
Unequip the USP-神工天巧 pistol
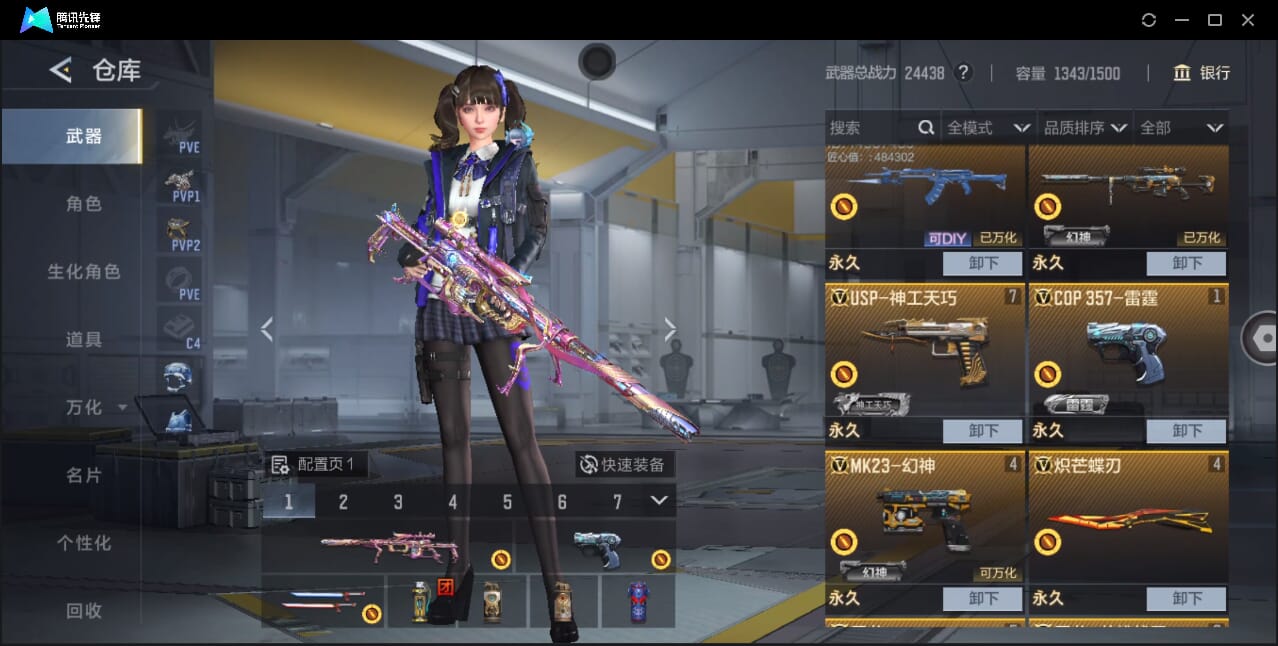click(982, 431)
